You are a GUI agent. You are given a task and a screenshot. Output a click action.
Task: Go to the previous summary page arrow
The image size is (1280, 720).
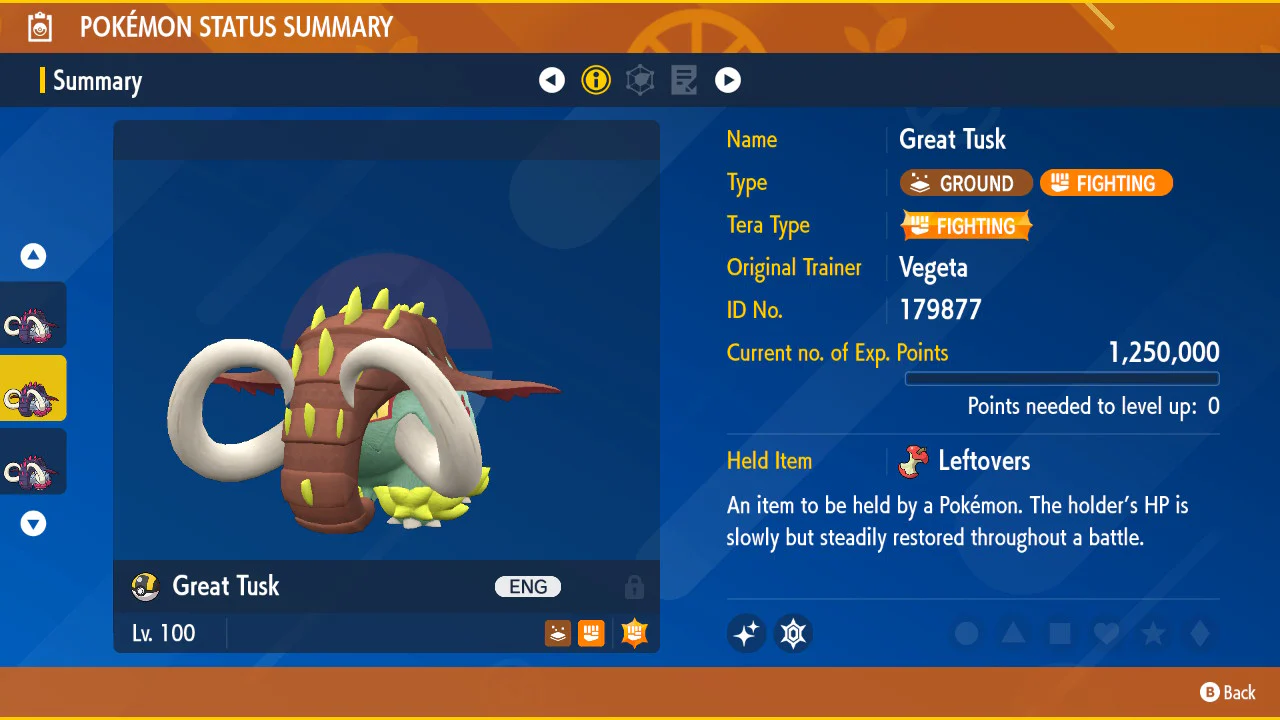point(552,80)
